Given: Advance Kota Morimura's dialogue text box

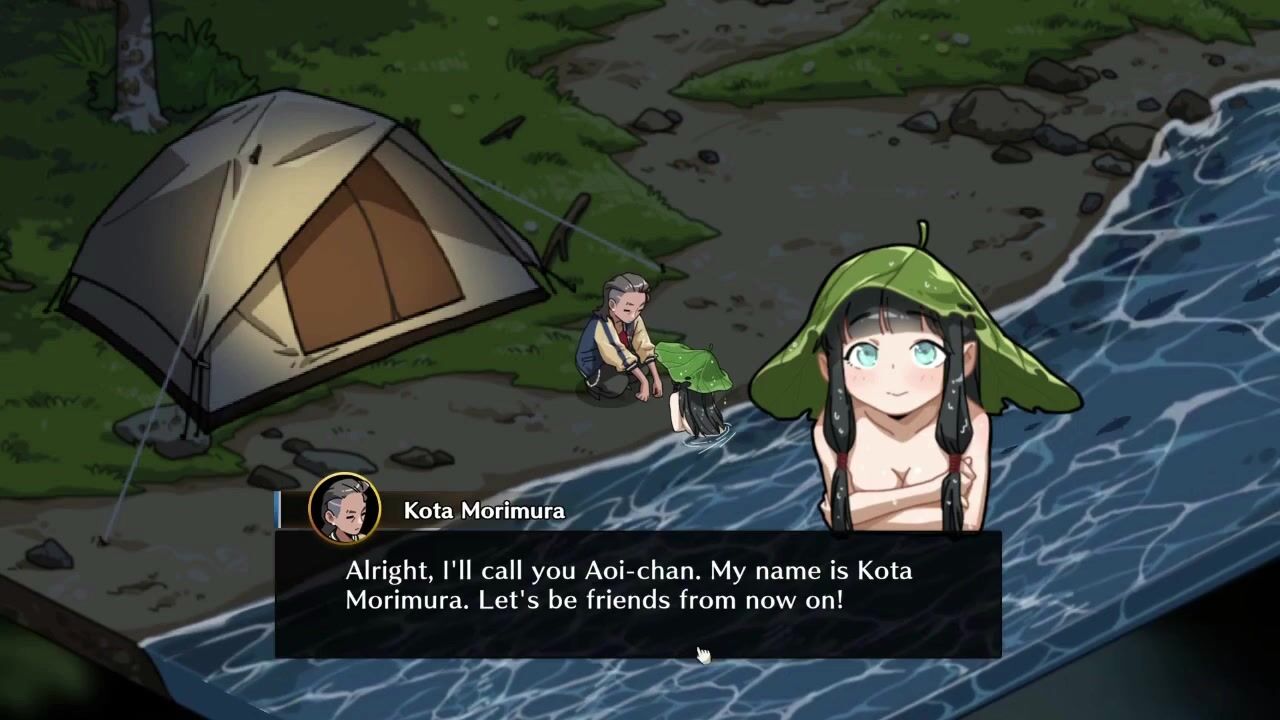Looking at the screenshot, I should pyautogui.click(x=638, y=594).
